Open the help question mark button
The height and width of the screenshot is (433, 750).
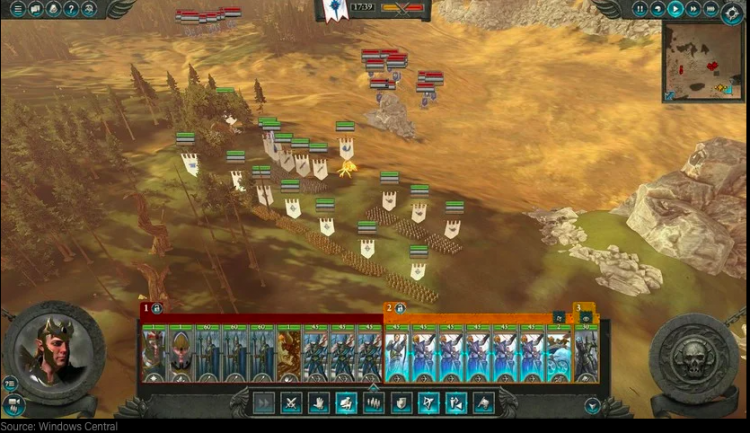[71, 9]
